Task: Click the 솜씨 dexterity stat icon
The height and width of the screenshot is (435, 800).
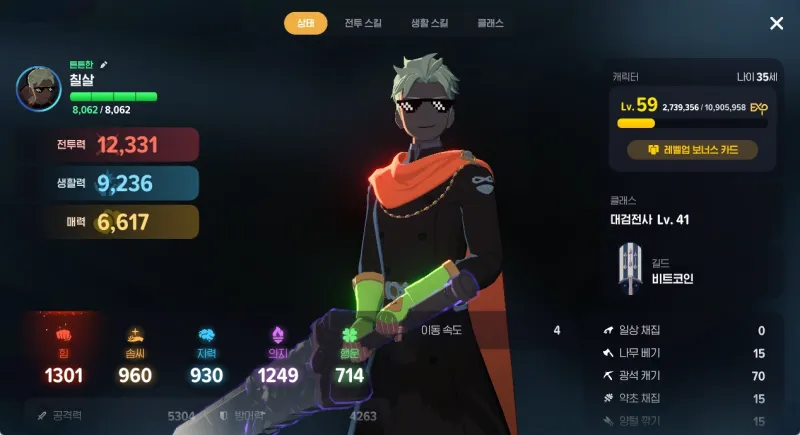Action: [134, 334]
